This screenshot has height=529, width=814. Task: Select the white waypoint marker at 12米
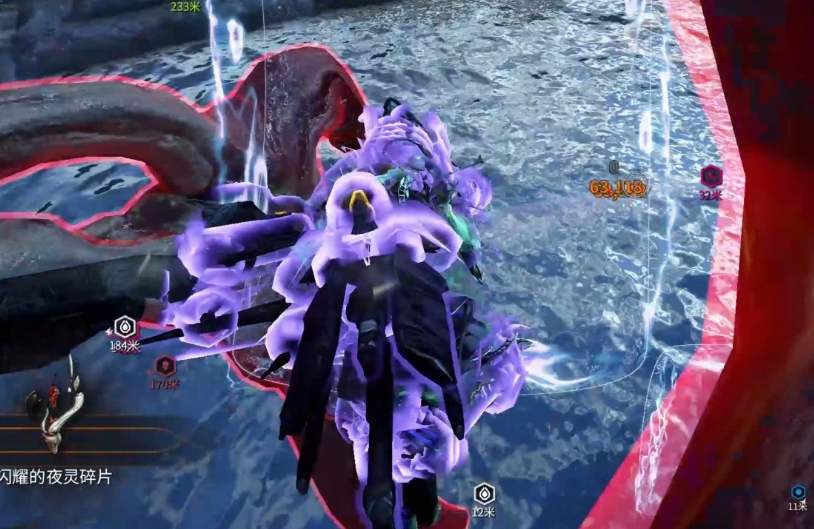coord(484,493)
